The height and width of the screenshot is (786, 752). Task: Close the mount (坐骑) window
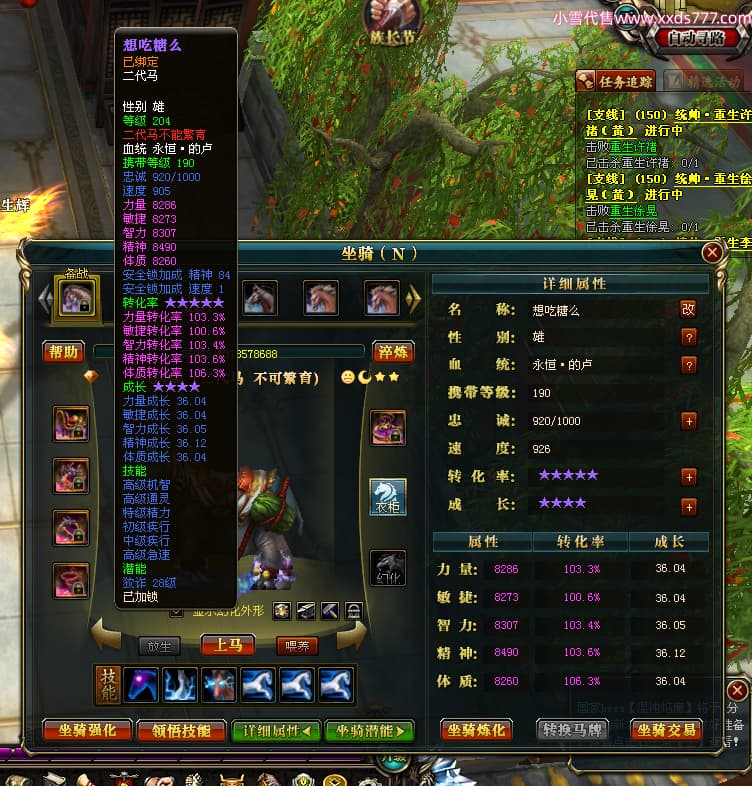(712, 252)
